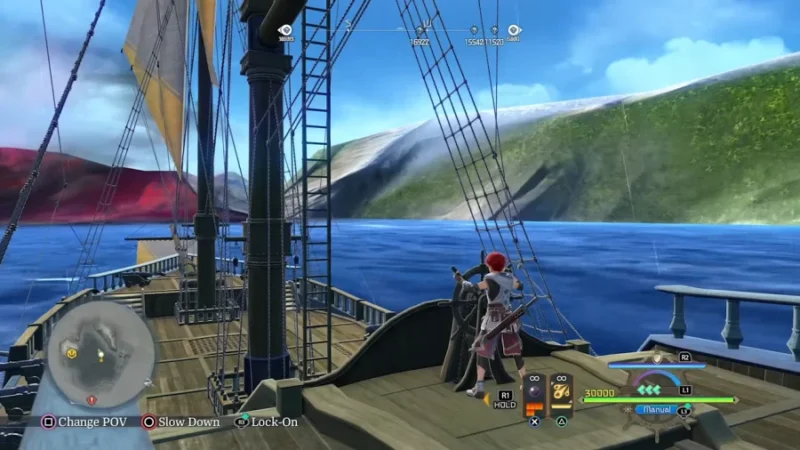Select the yellow smiley marker on minimap
Screen dimensions: 800x450
(x=71, y=353)
